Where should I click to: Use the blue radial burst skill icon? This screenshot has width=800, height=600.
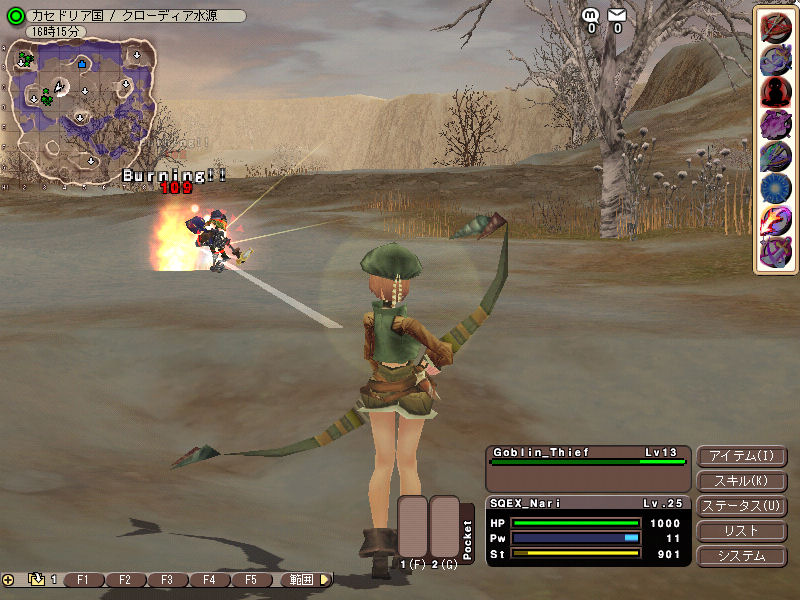pyautogui.click(x=776, y=188)
